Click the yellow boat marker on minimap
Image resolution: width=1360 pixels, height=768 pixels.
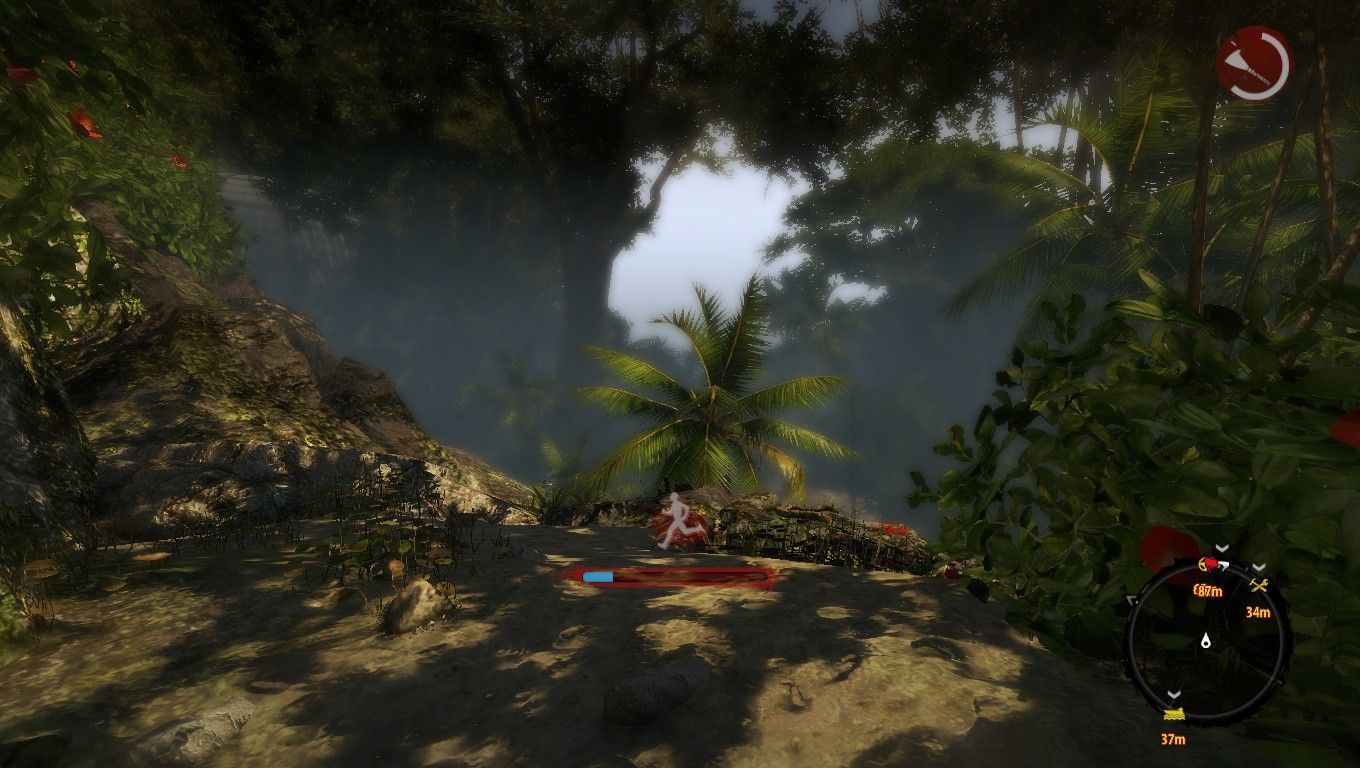point(1174,715)
